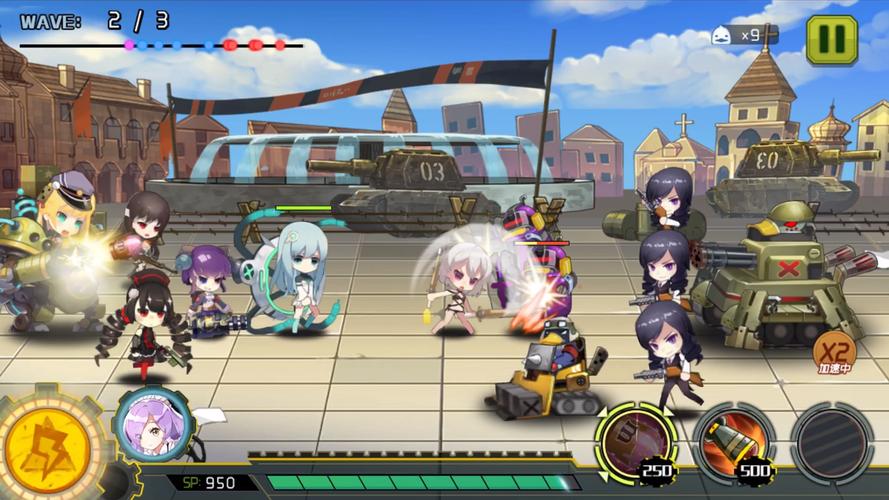
Task: Pause the battle with the green button
Action: tap(831, 41)
